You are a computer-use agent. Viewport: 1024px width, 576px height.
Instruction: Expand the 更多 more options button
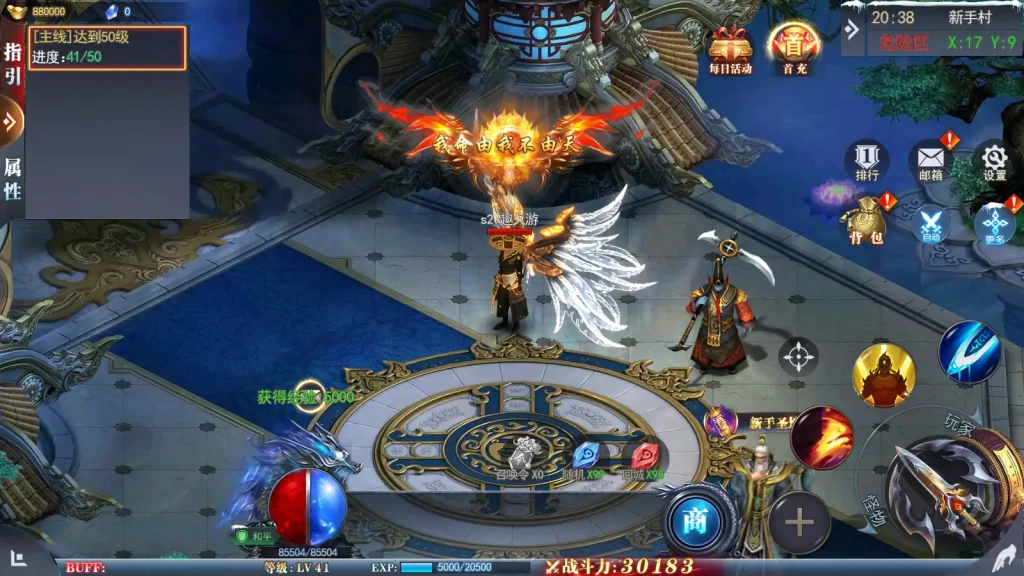click(x=994, y=224)
